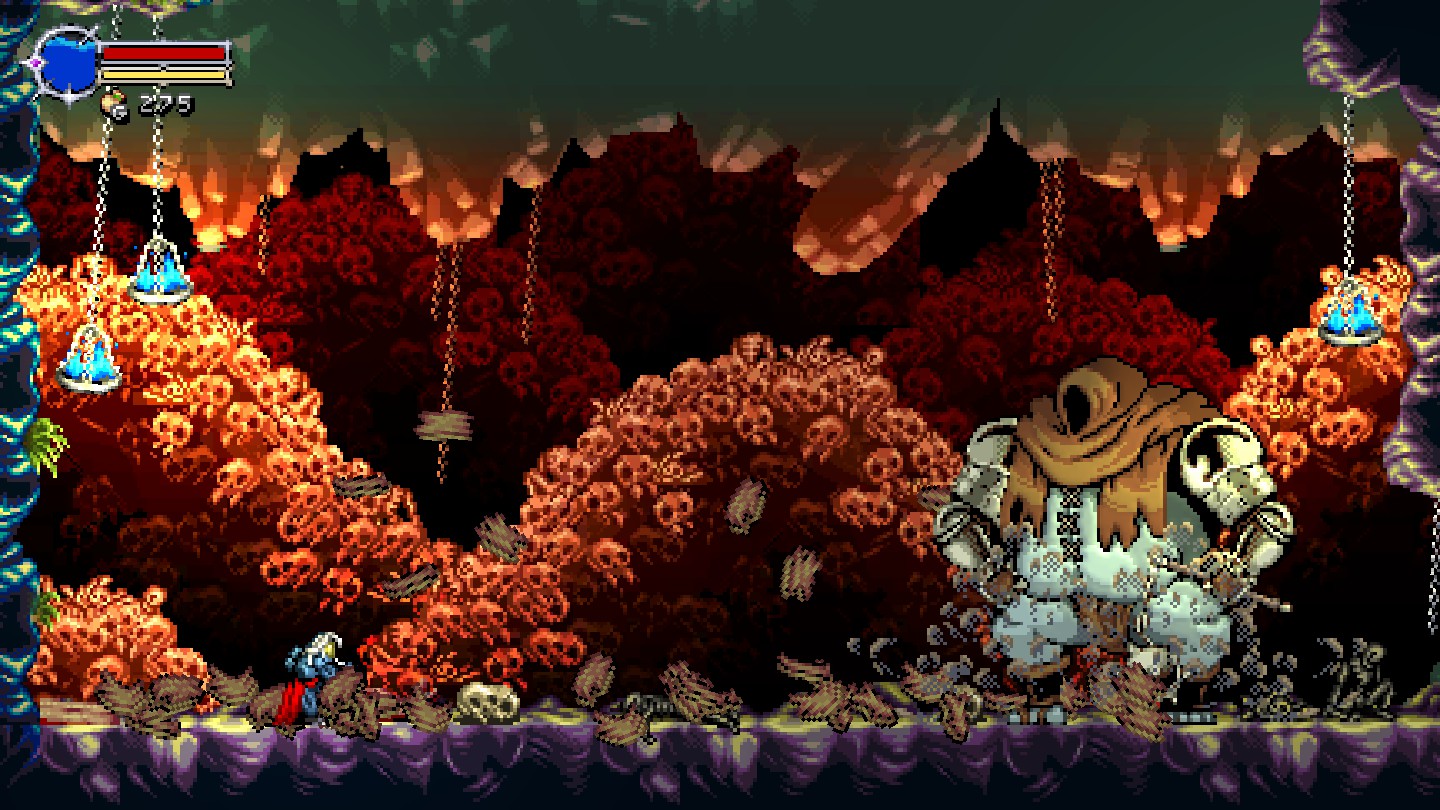1440x810 pixels.
Task: Click the blue orb emblem in the HUD
Action: click(x=67, y=63)
